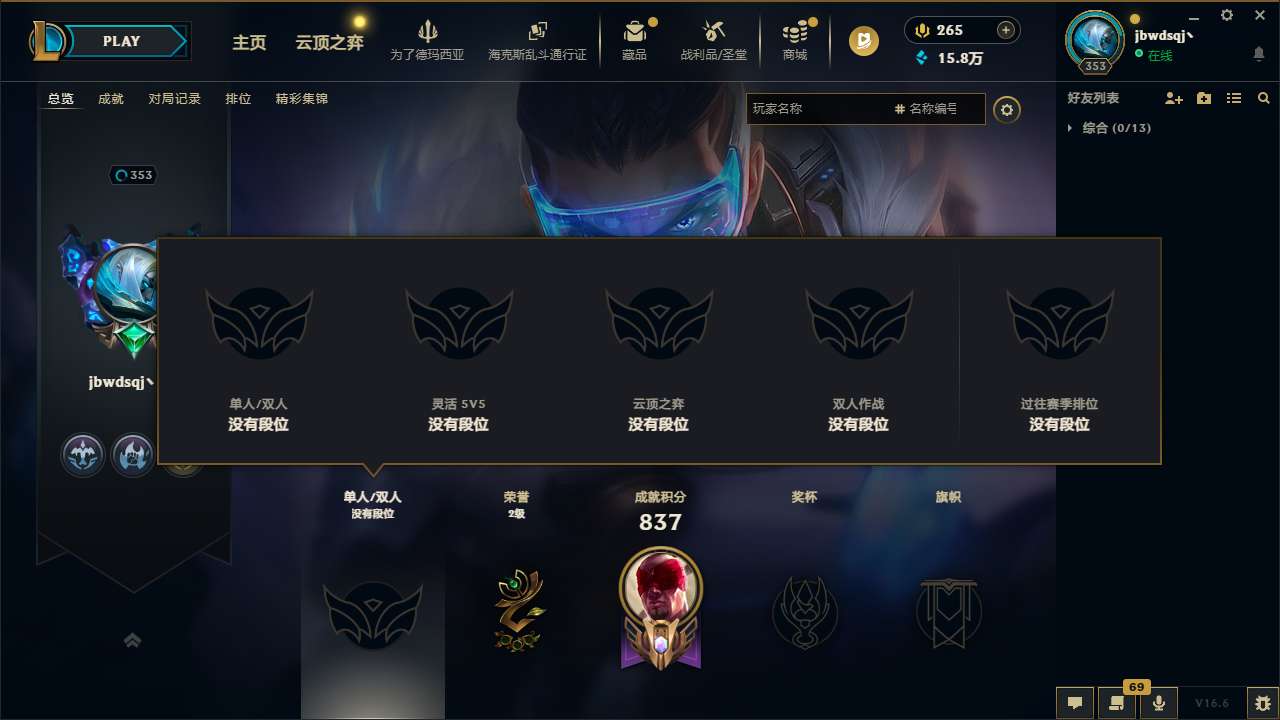Collapse the profile banner with the upward arrow

(133, 640)
